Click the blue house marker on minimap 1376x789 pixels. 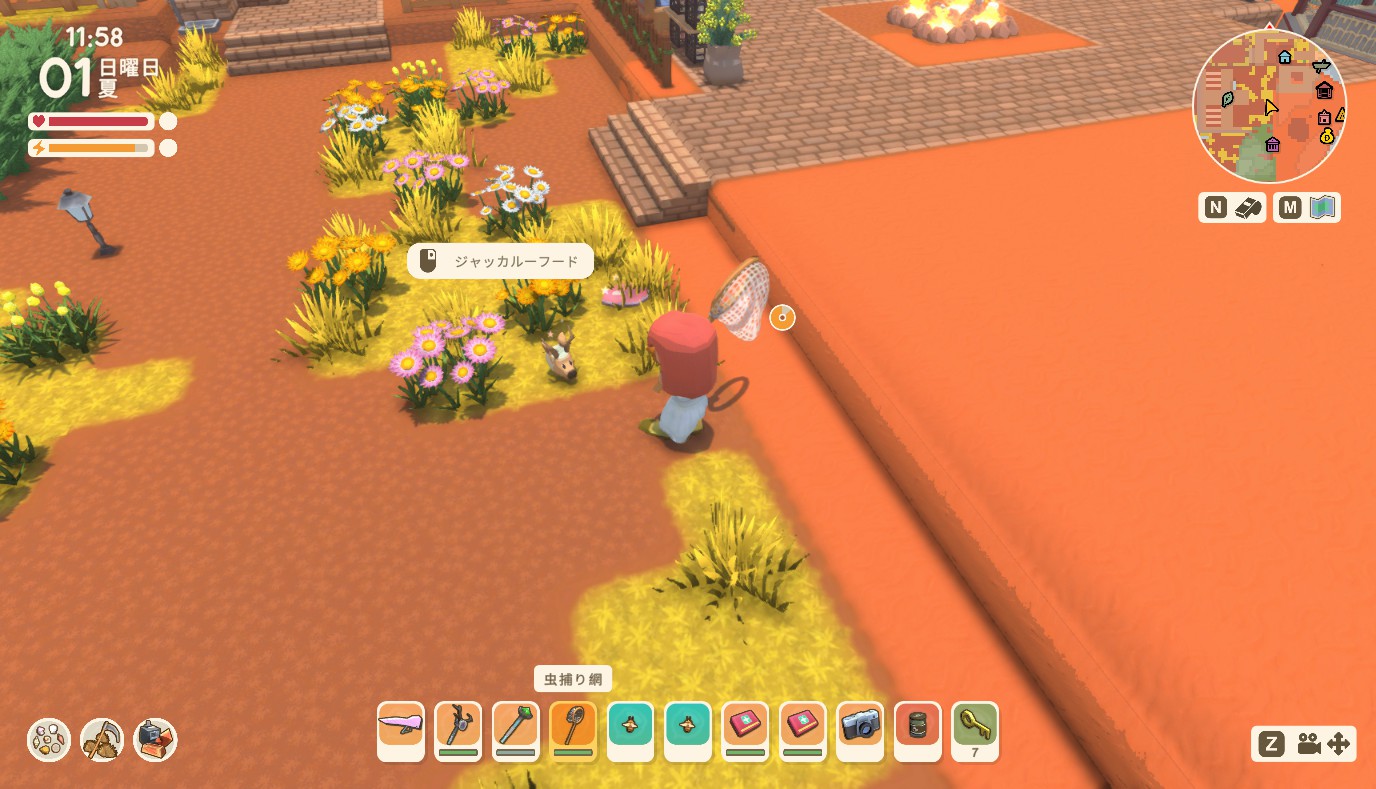tap(1285, 57)
